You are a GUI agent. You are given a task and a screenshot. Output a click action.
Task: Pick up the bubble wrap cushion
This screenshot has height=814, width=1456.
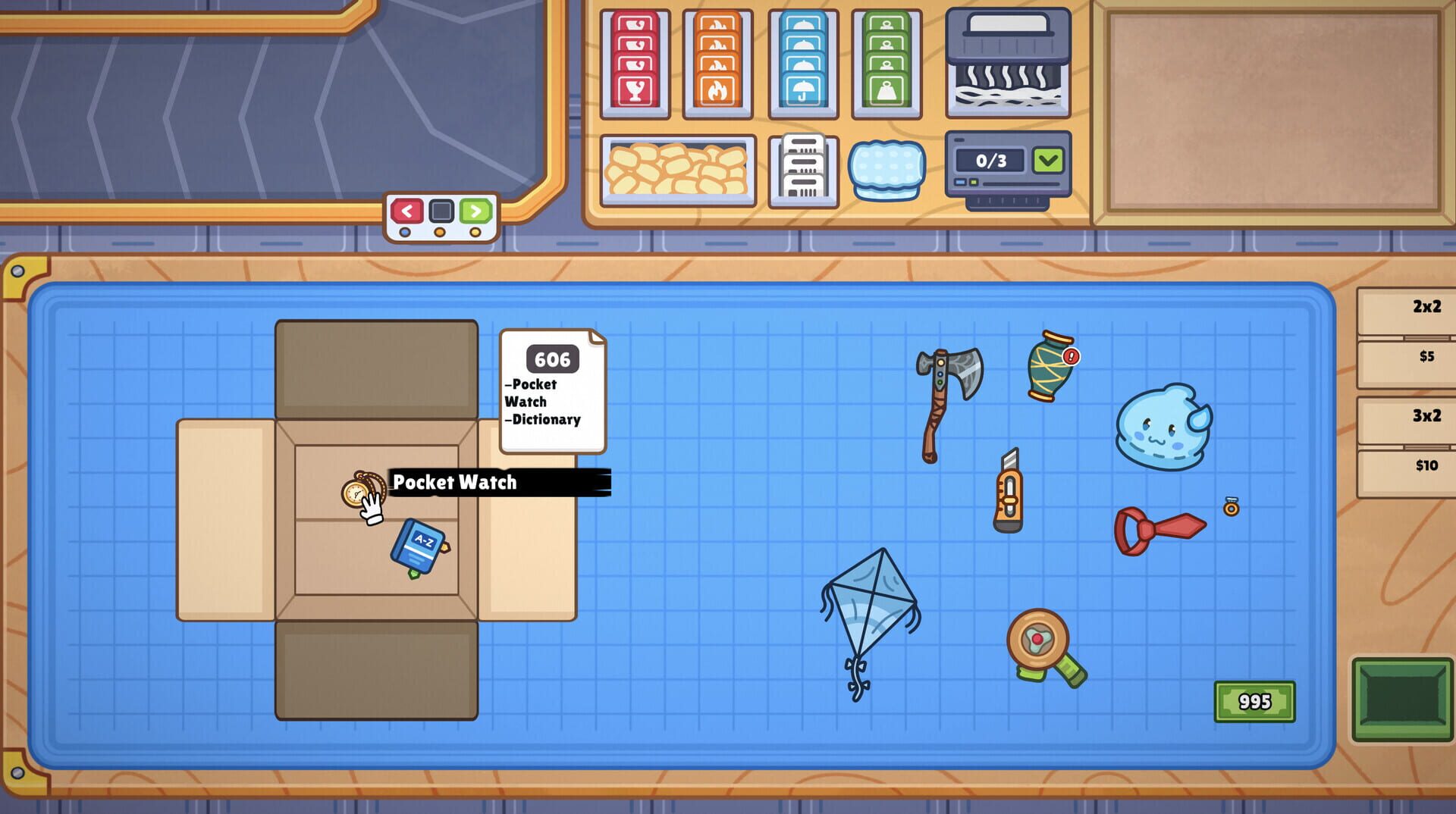886,171
